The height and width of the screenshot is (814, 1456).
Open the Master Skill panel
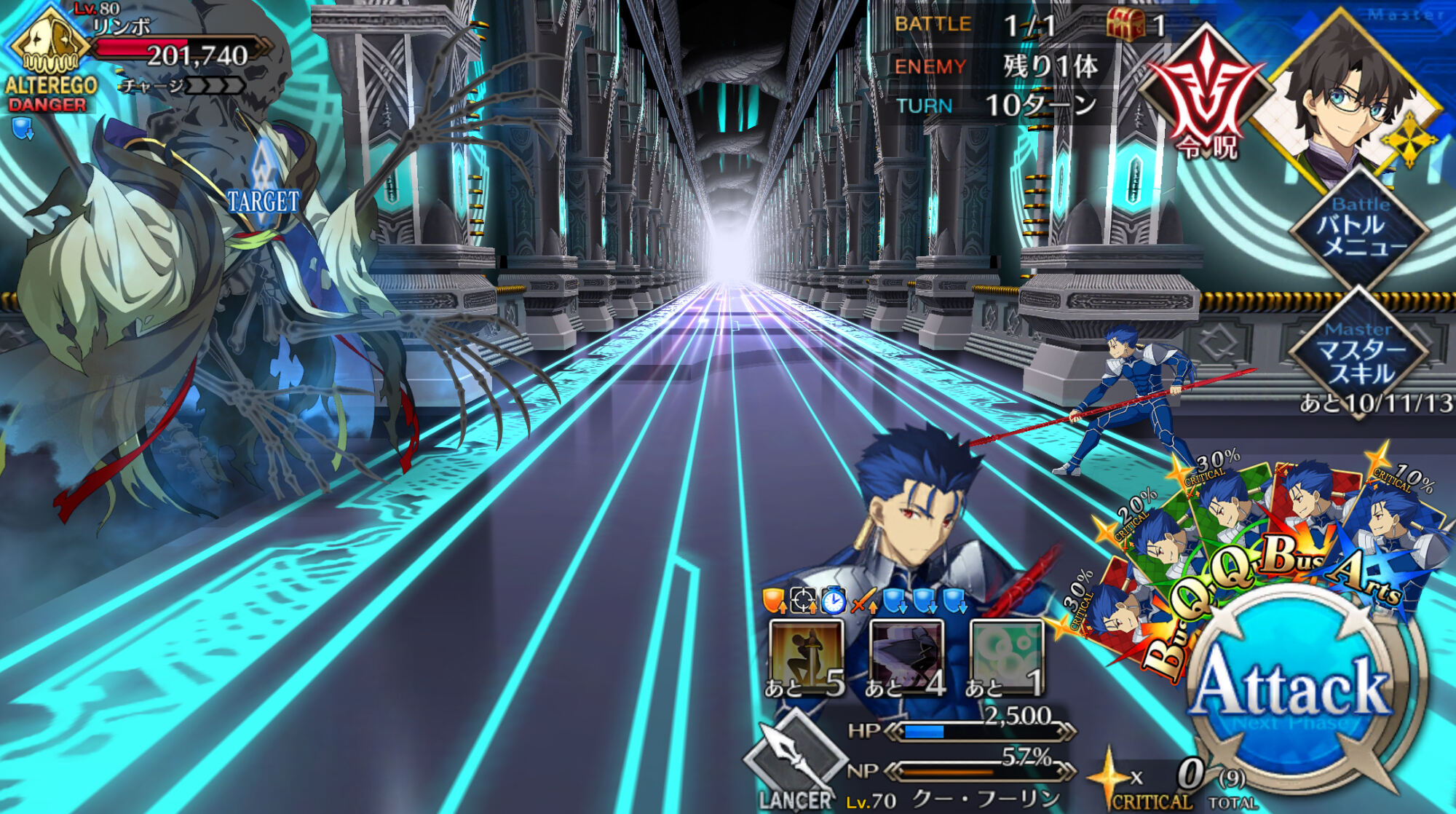click(1360, 353)
